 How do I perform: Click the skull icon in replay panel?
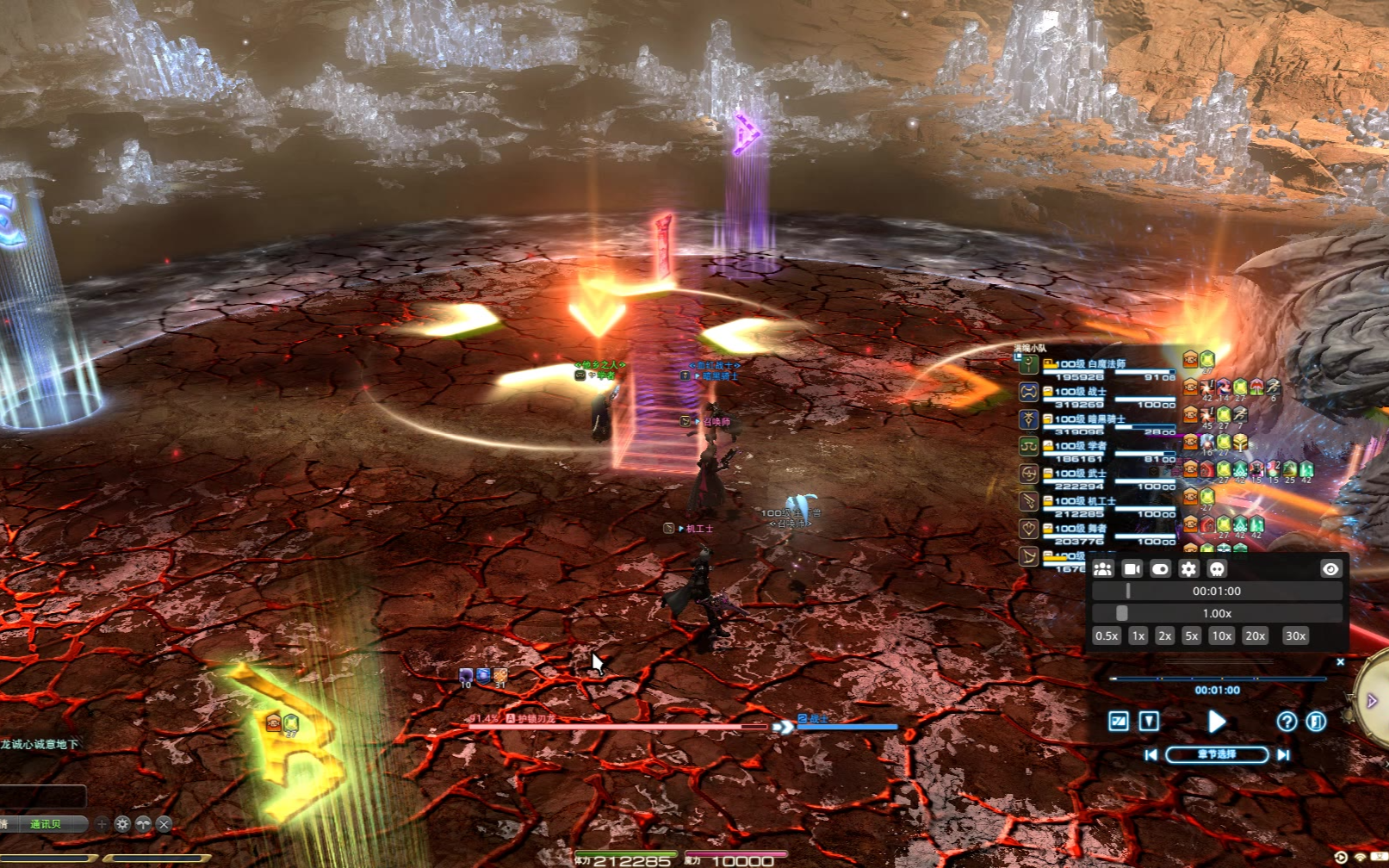pos(1217,568)
